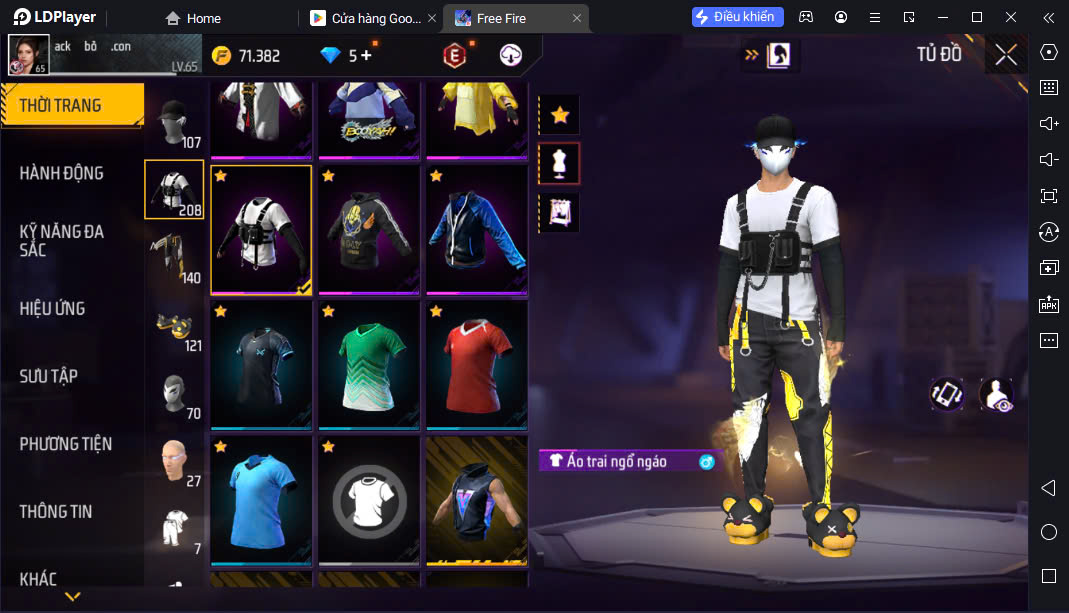
Task: Click the star favorites filter
Action: (559, 115)
